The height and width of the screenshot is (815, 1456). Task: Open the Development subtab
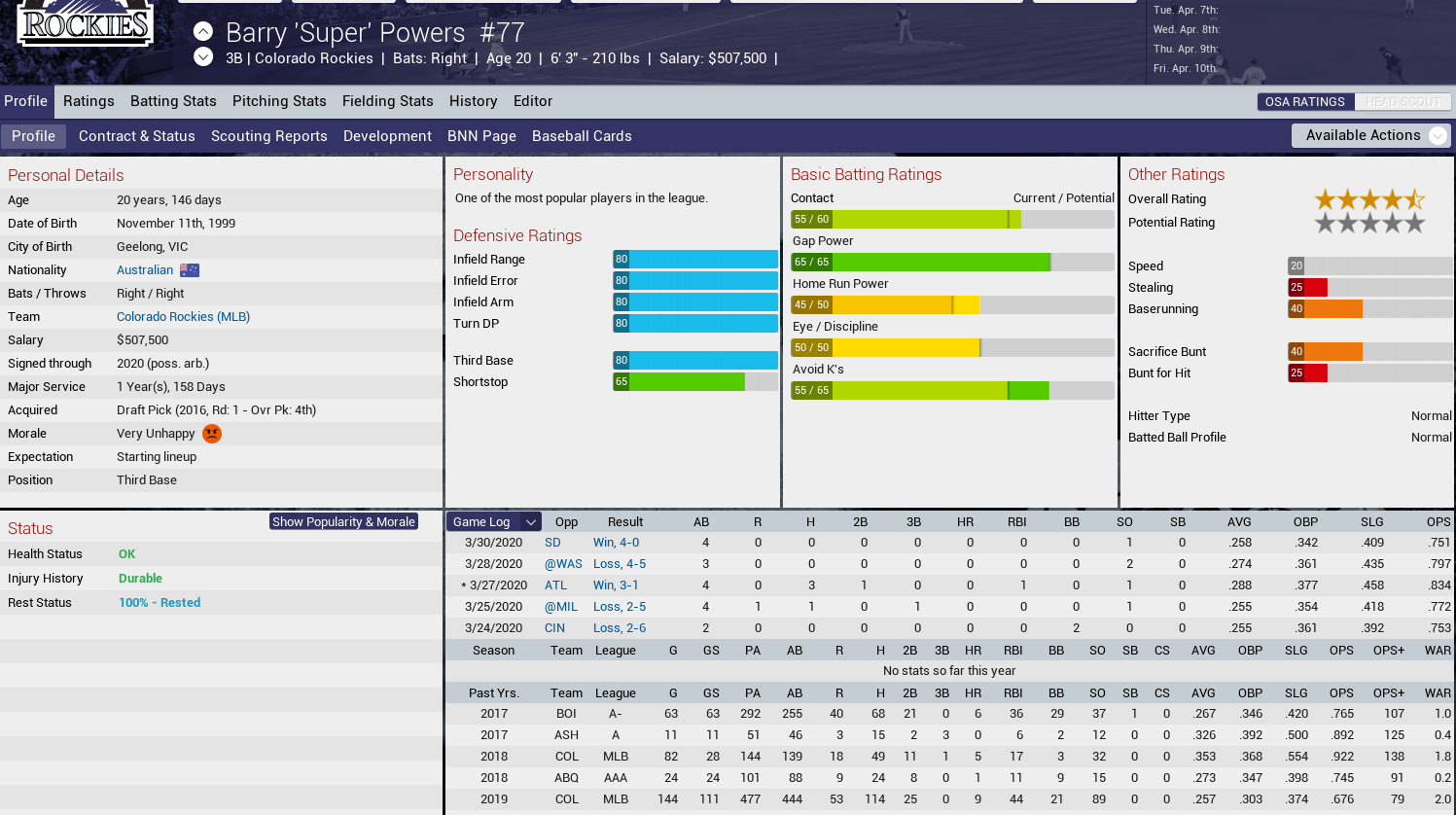(387, 136)
